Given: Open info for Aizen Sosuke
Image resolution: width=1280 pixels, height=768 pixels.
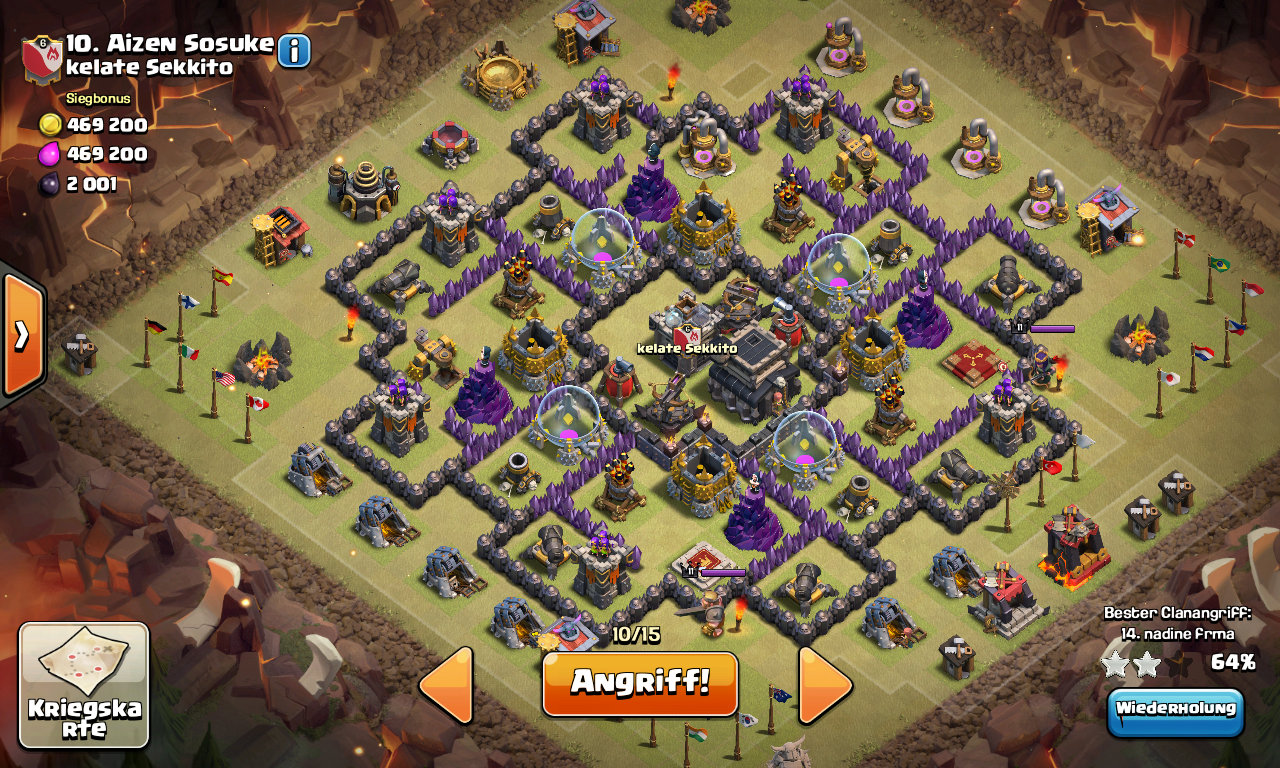Looking at the screenshot, I should coord(294,50).
